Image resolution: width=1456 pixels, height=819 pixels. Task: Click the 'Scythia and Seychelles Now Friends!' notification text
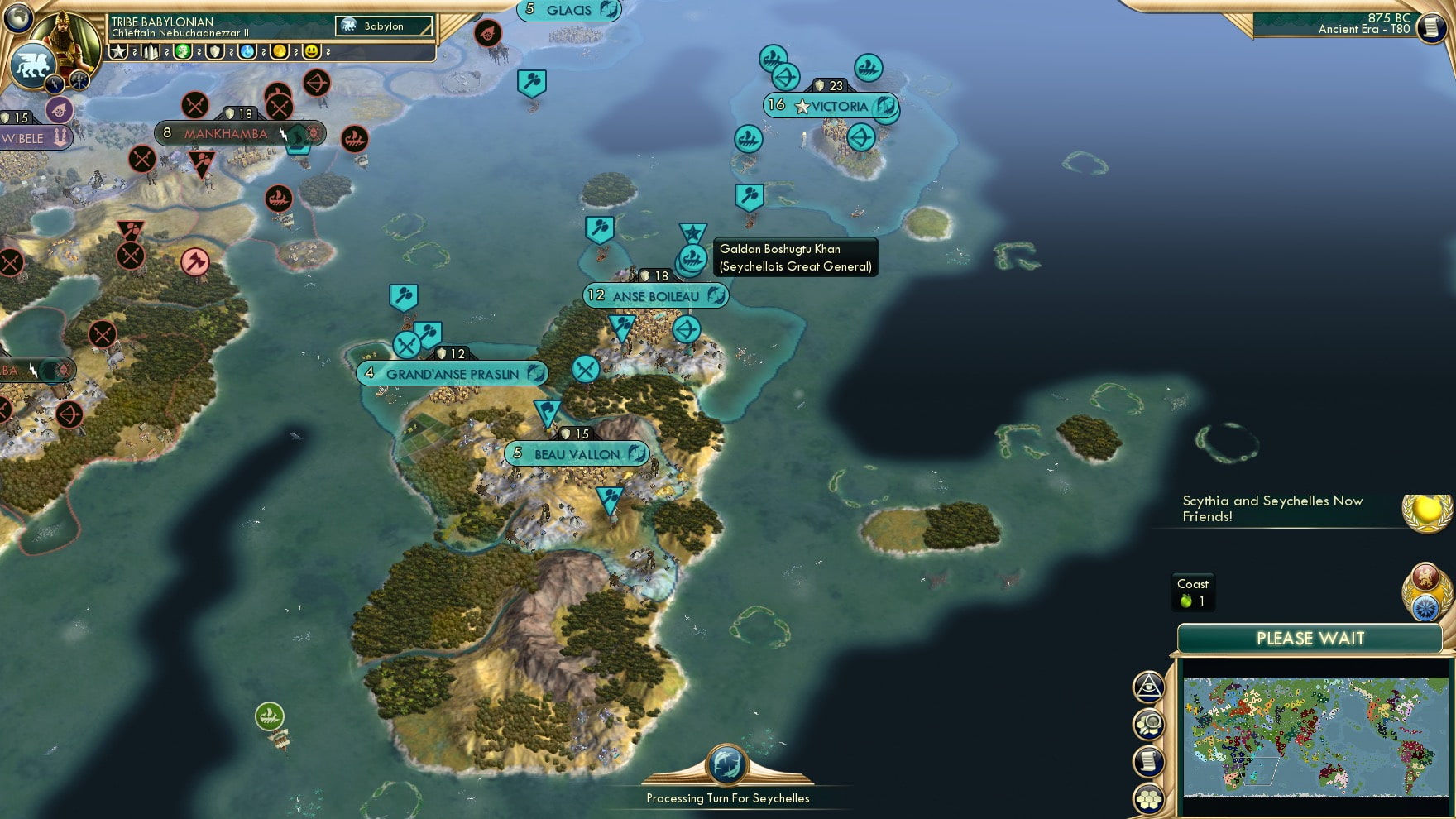coord(1272,508)
